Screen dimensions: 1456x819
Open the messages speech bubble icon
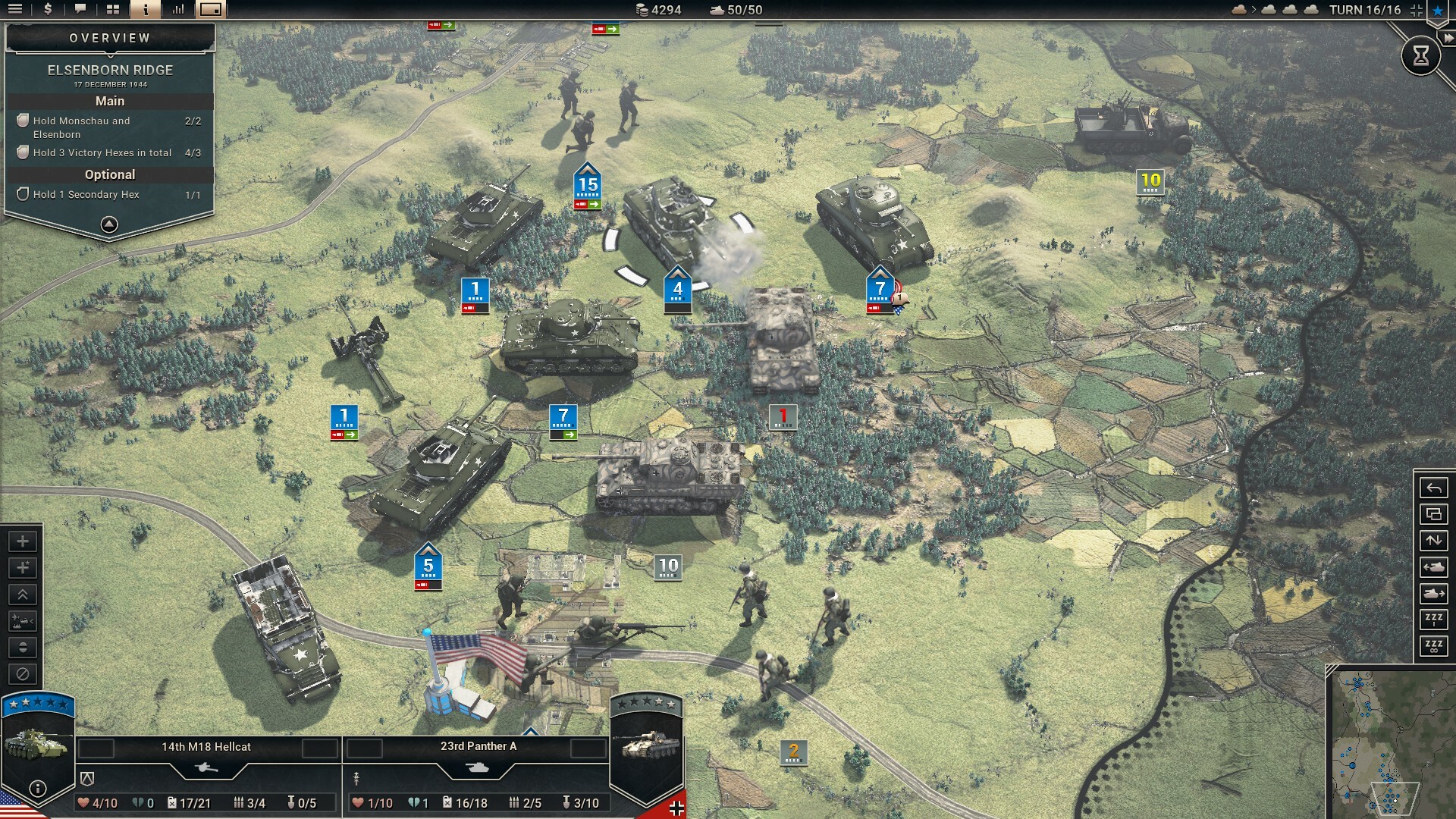(x=79, y=10)
